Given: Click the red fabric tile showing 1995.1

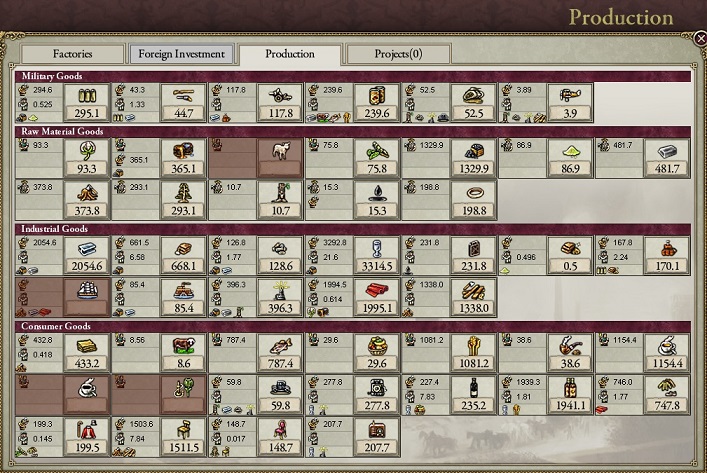Looking at the screenshot, I should pos(376,297).
